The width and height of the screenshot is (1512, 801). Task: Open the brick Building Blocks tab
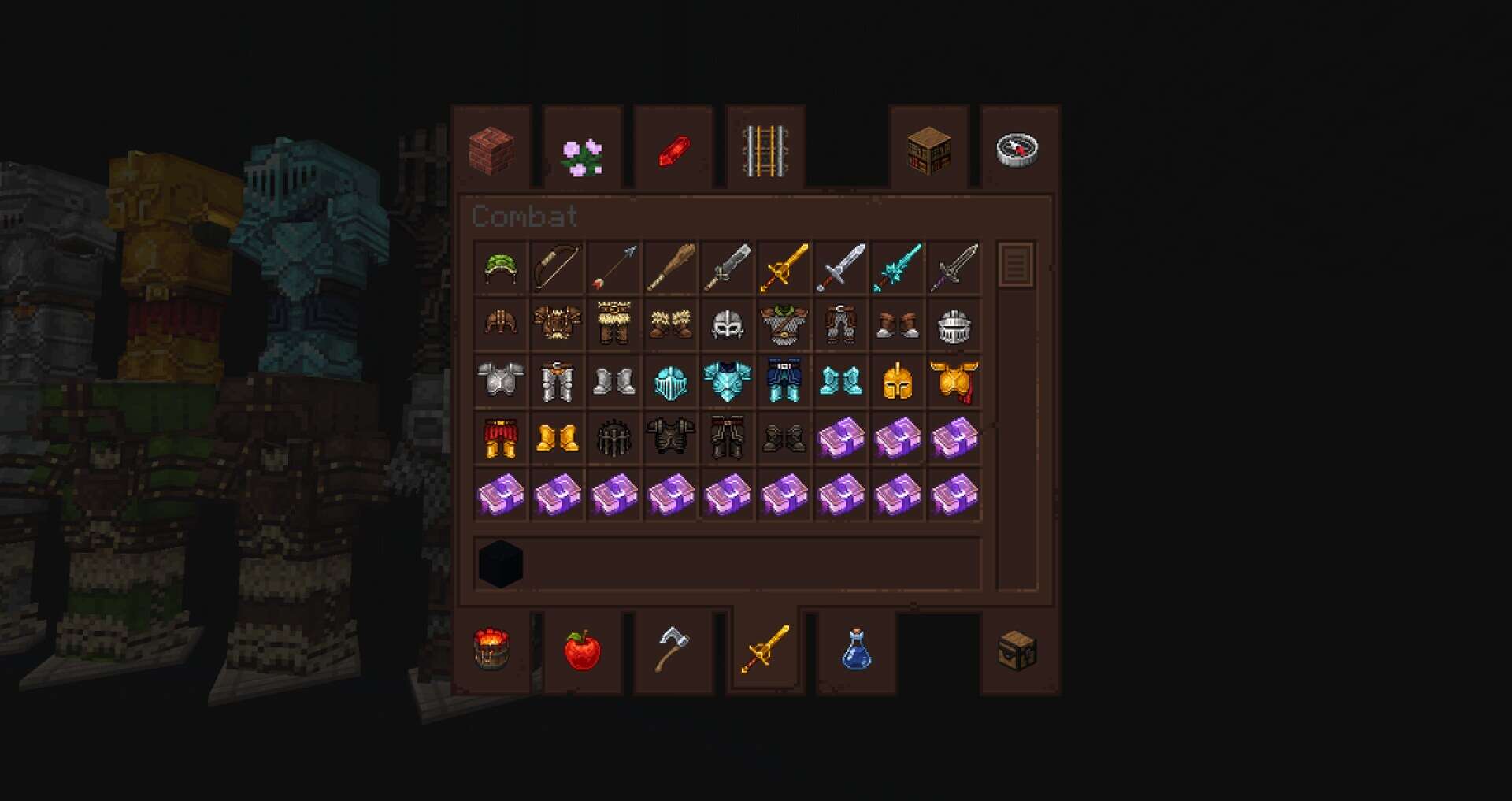[492, 150]
